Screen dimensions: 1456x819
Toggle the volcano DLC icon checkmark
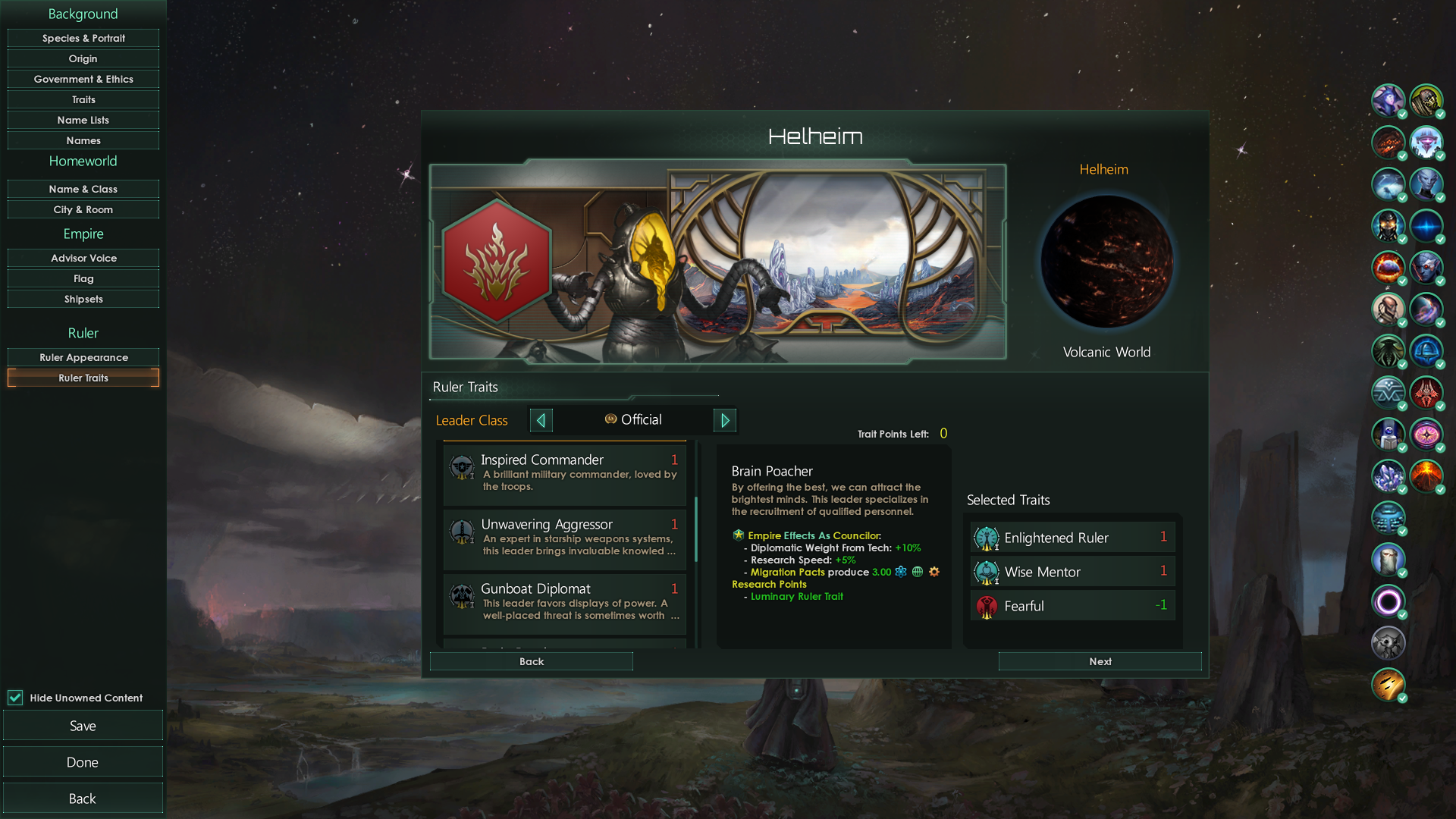click(x=1428, y=476)
